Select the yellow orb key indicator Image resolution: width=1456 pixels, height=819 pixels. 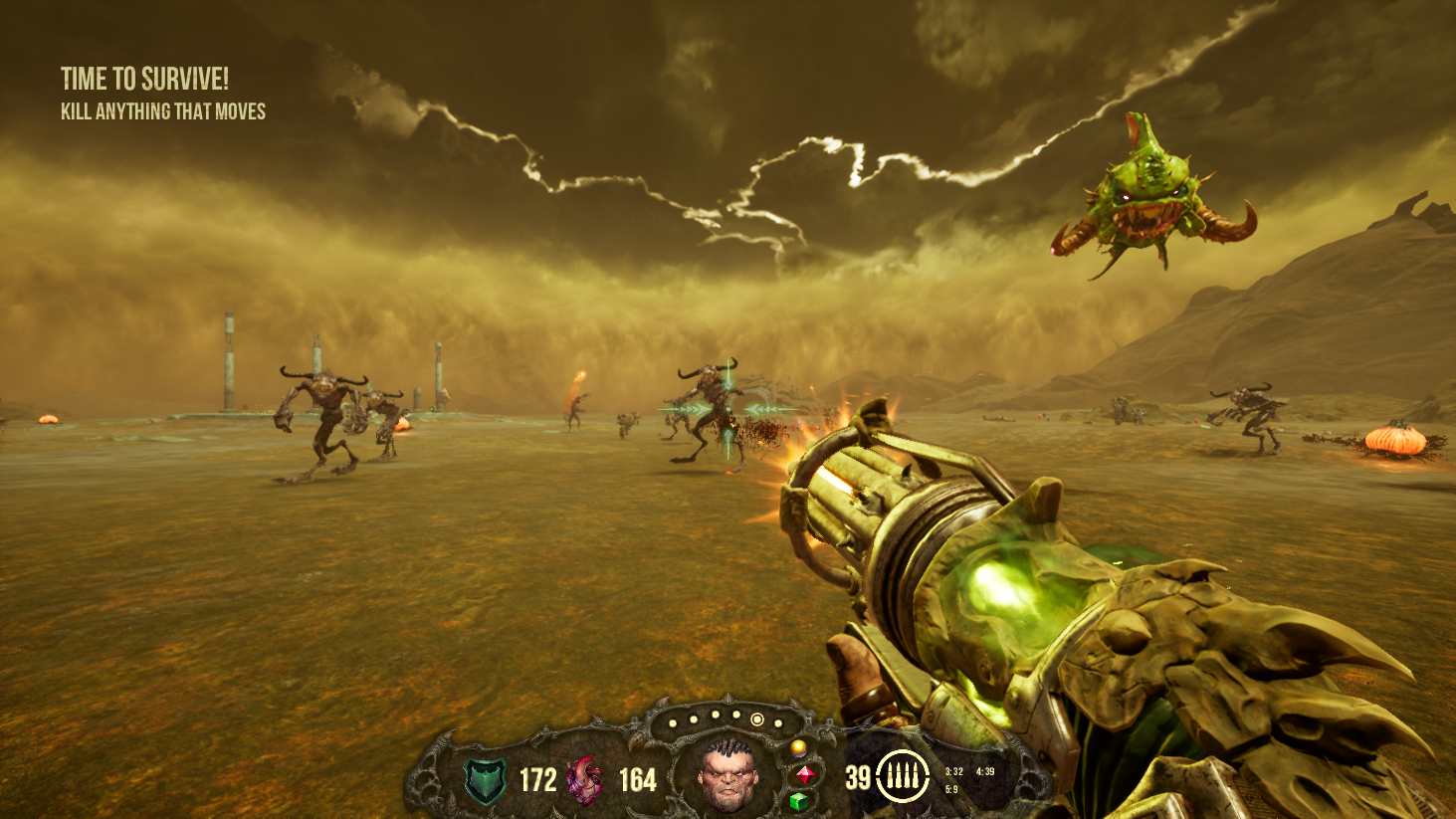[x=797, y=747]
